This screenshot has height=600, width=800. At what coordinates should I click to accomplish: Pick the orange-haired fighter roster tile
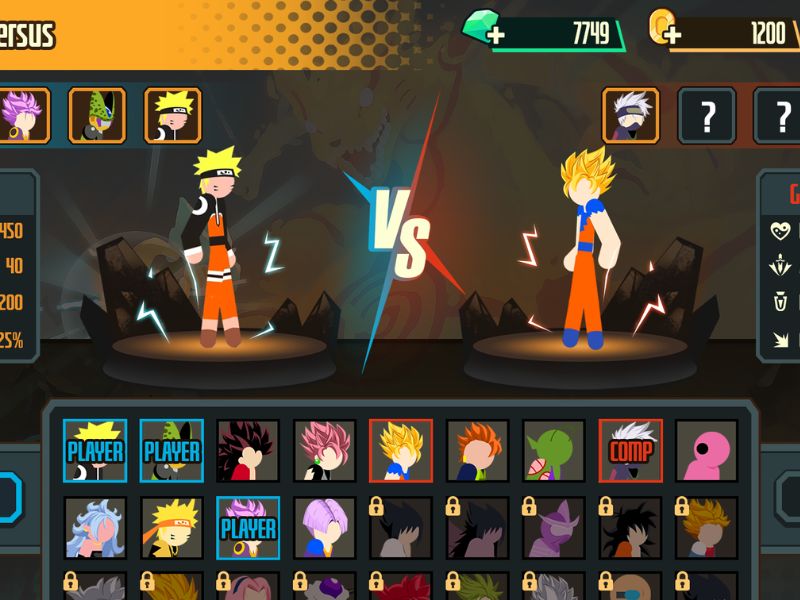(478, 451)
